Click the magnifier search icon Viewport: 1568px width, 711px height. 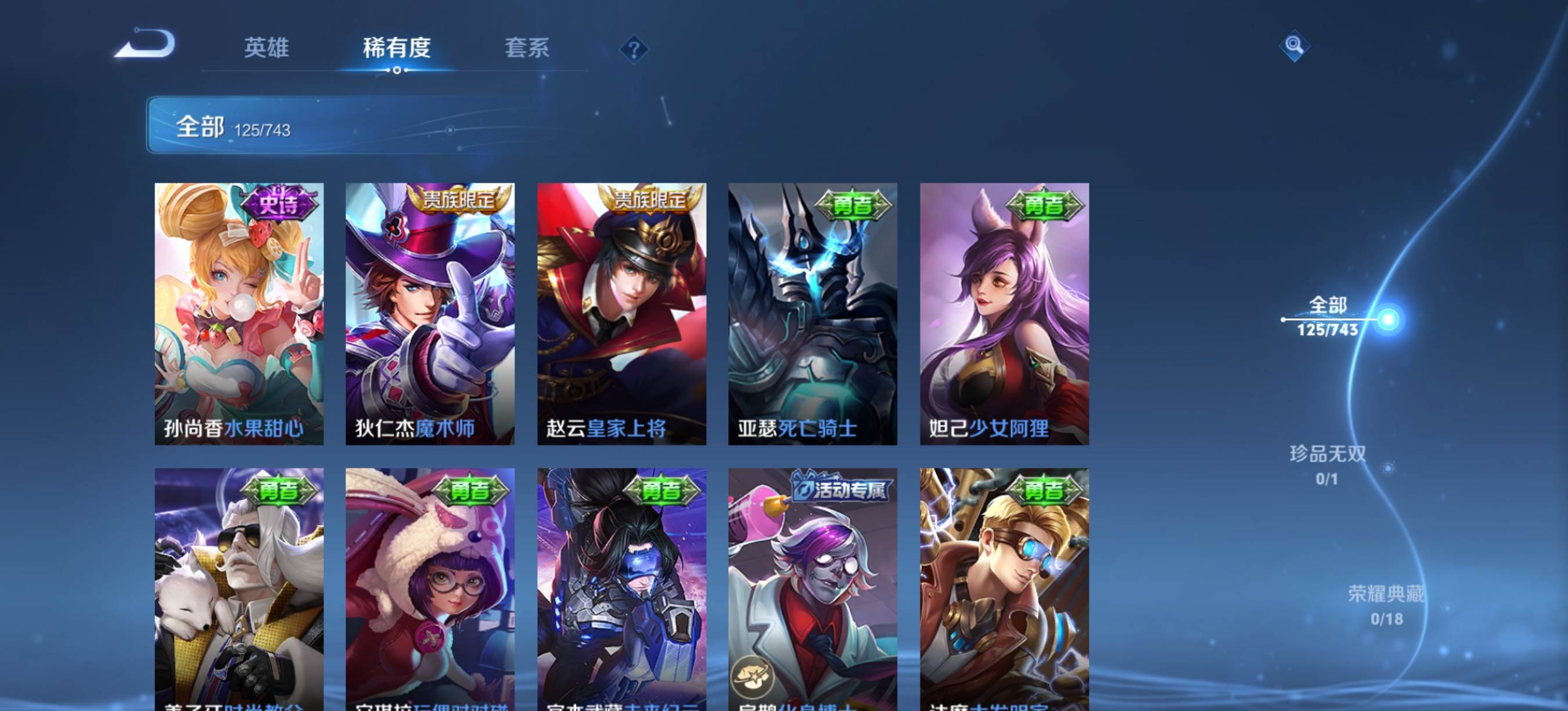point(1293,46)
